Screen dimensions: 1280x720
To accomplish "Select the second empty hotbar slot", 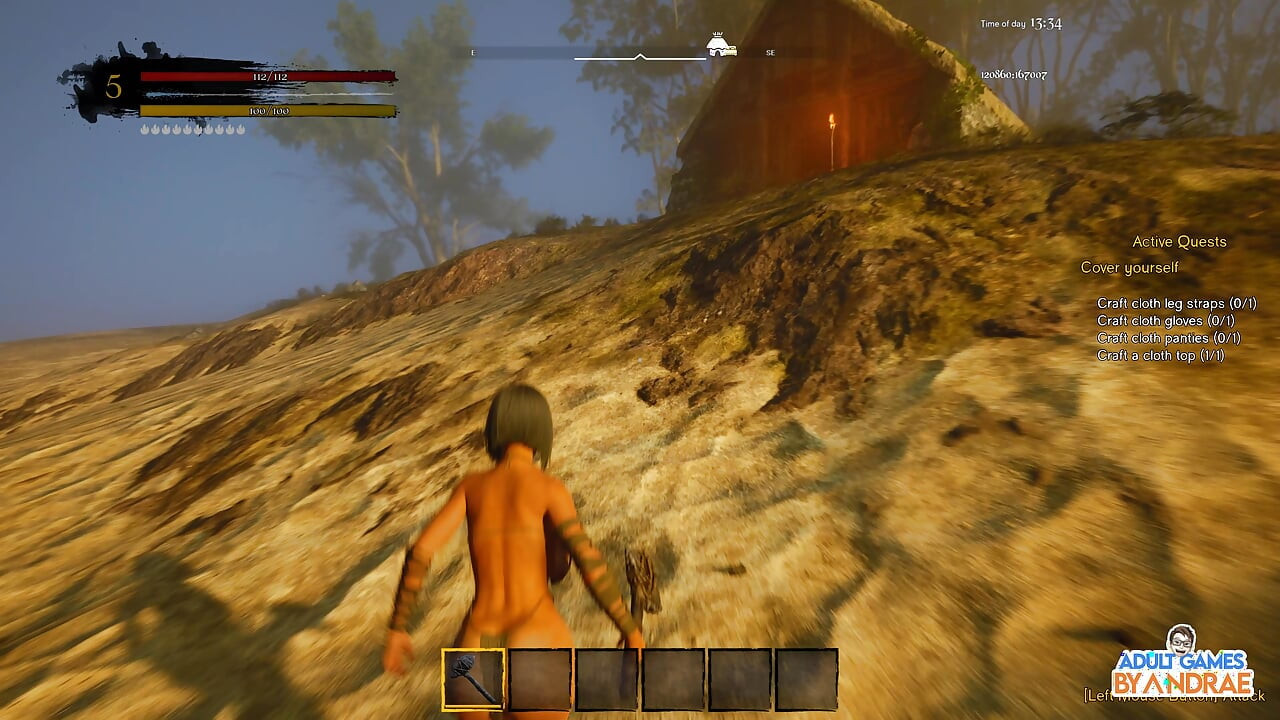I will pyautogui.click(x=537, y=678).
